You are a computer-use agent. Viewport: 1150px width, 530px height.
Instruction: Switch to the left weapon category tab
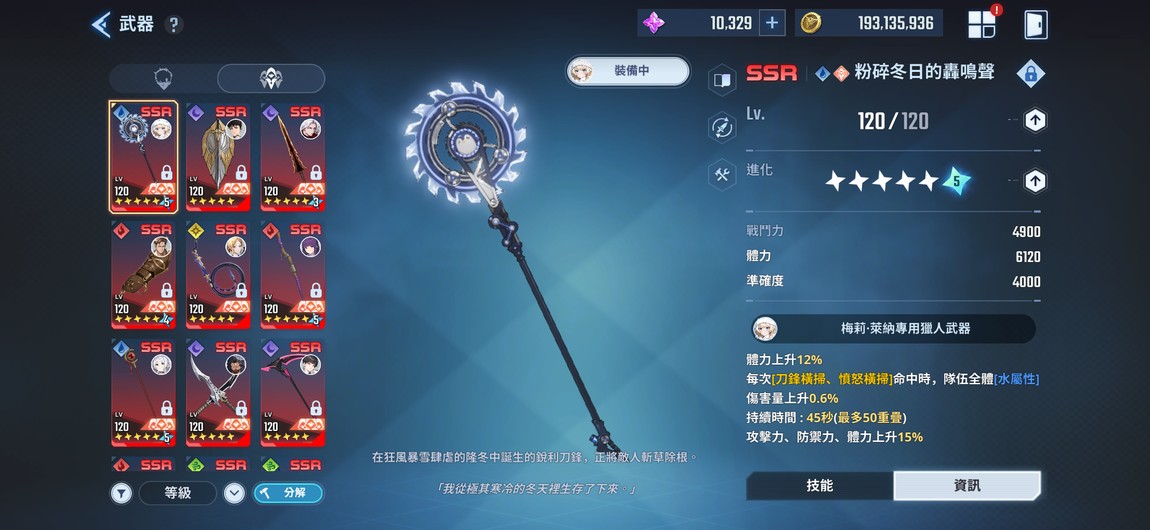pos(163,79)
